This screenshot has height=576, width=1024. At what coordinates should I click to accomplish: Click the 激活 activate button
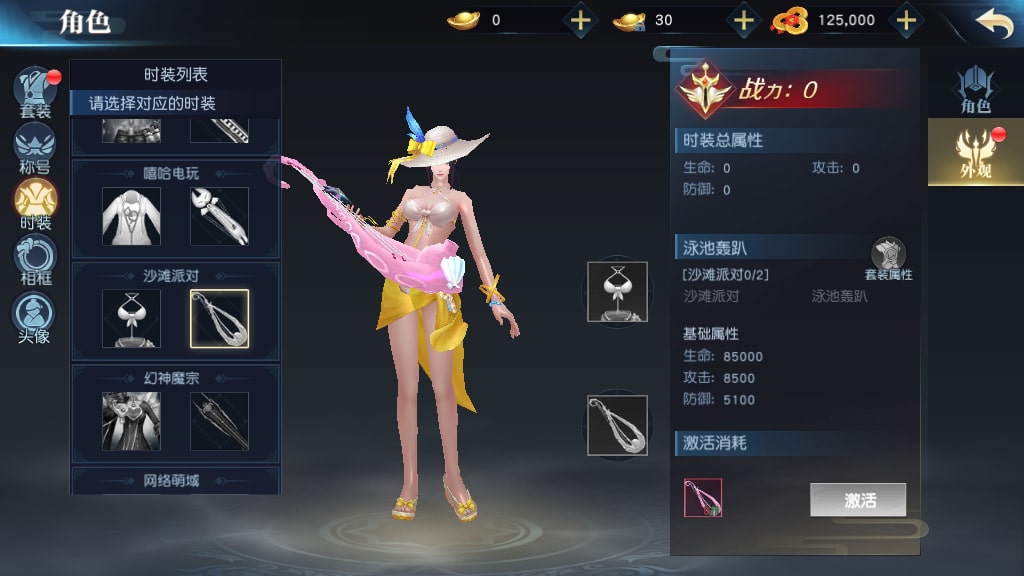coord(858,500)
